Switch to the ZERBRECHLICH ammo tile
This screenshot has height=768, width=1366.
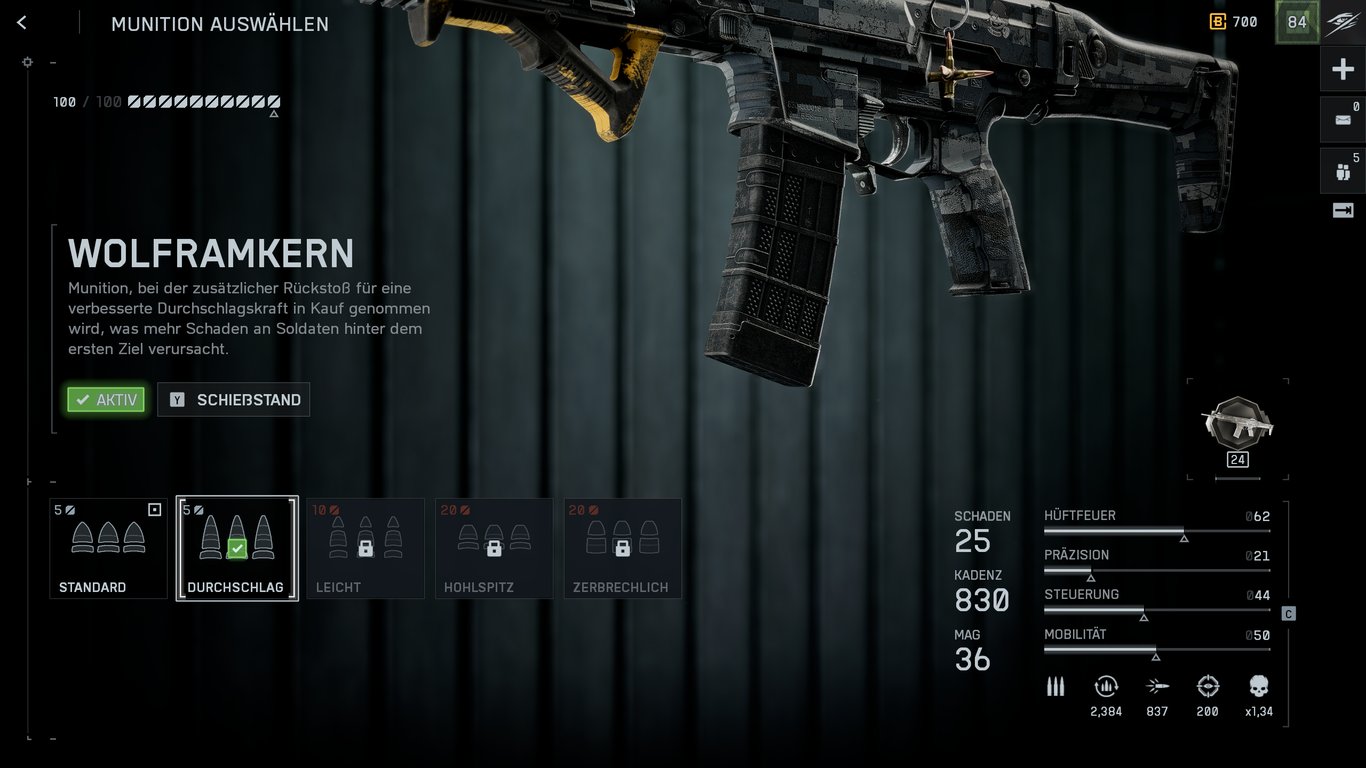pyautogui.click(x=622, y=547)
